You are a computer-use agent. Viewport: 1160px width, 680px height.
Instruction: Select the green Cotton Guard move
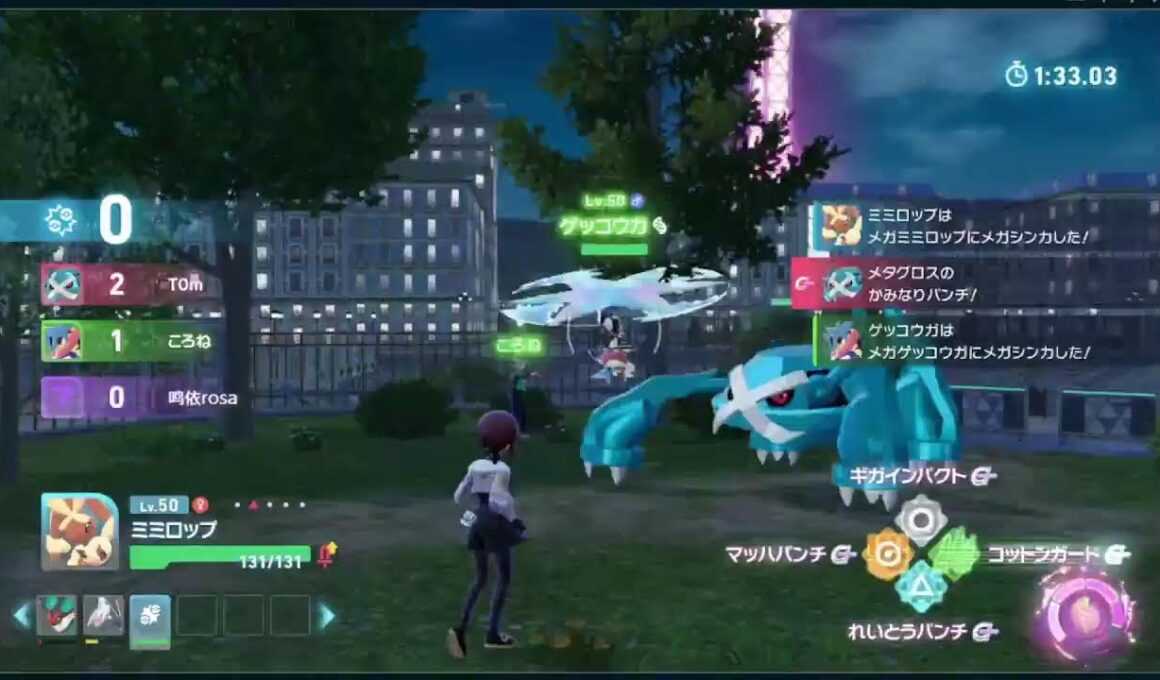[x=953, y=553]
